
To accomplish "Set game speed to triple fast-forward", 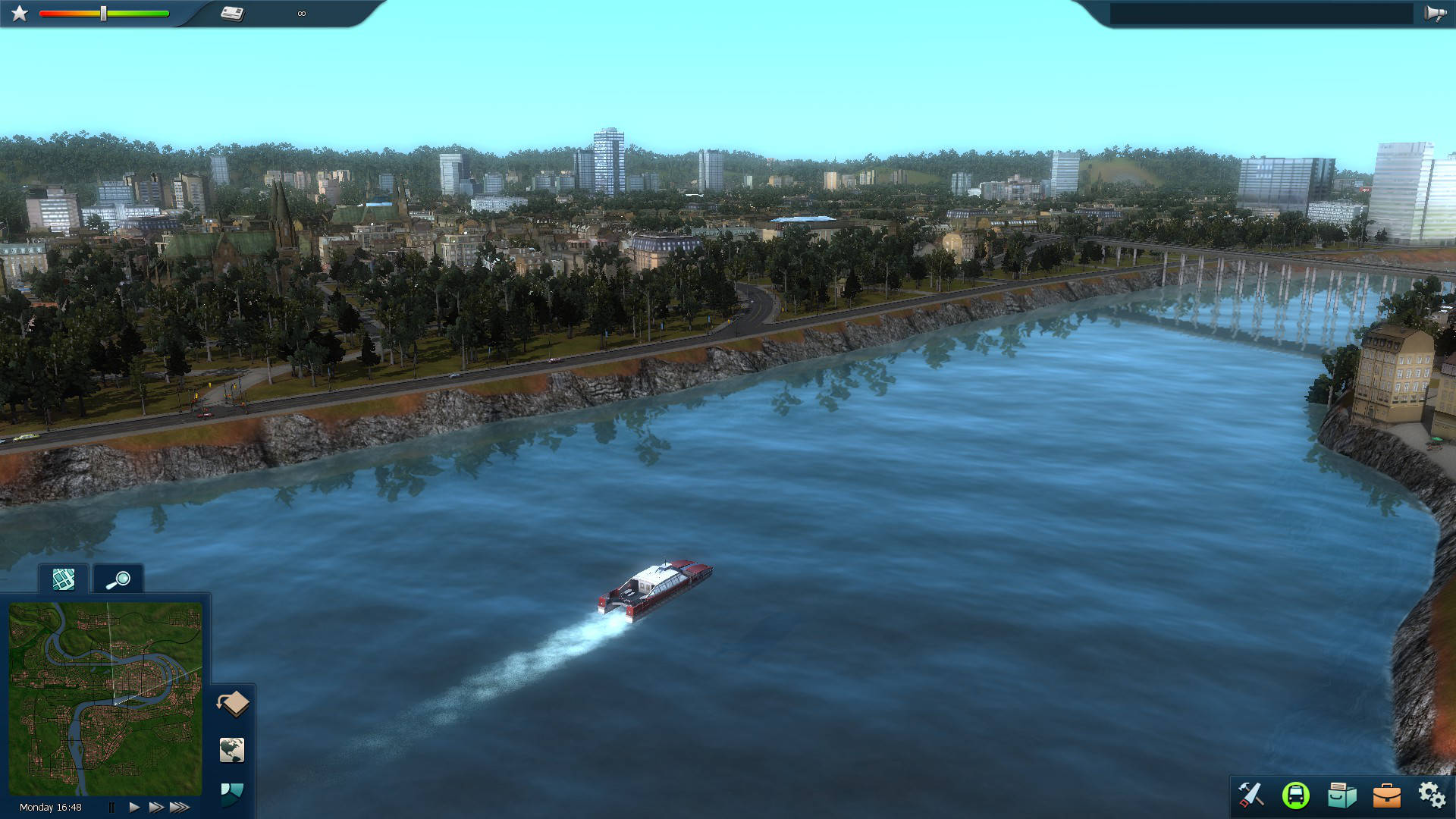I will [x=180, y=808].
